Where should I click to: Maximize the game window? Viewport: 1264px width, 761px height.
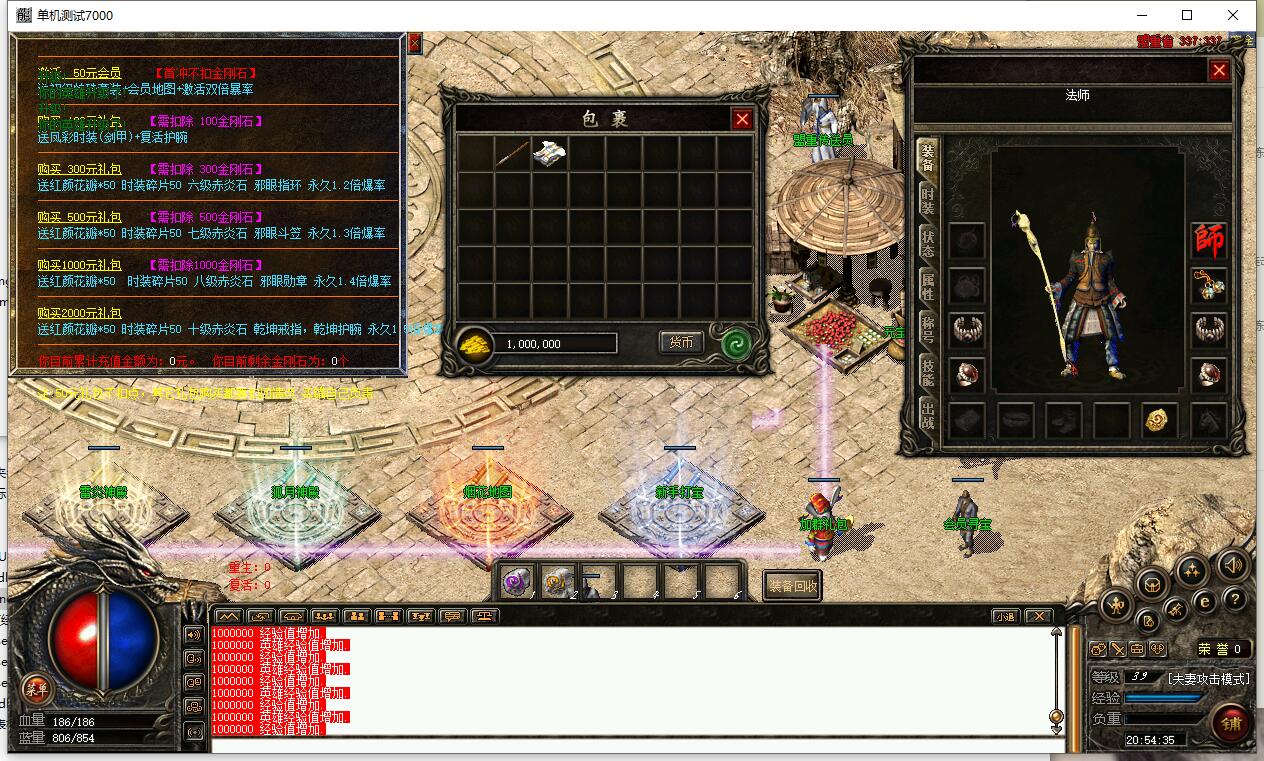pyautogui.click(x=1187, y=15)
